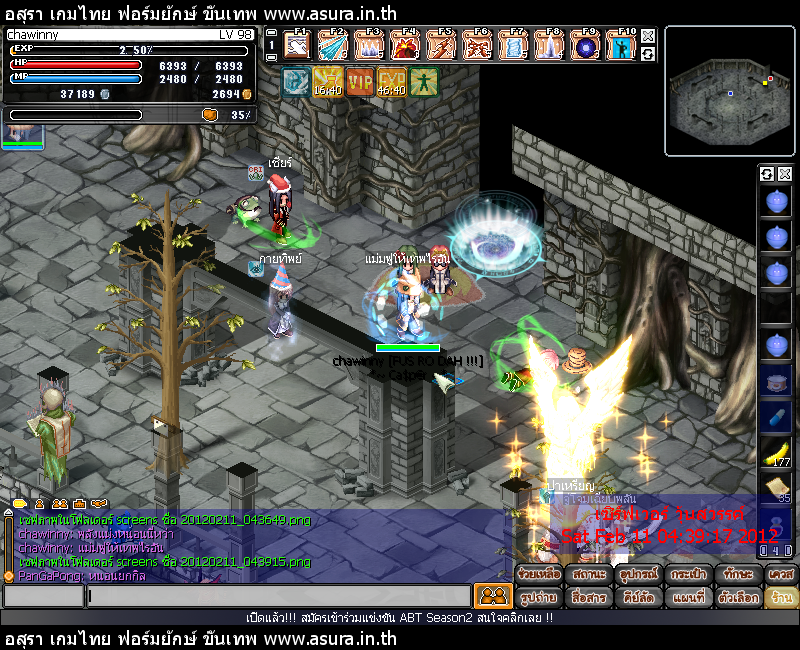Viewport: 800px width, 650px height.
Task: Open the ทักษะ skills window
Action: (732, 575)
